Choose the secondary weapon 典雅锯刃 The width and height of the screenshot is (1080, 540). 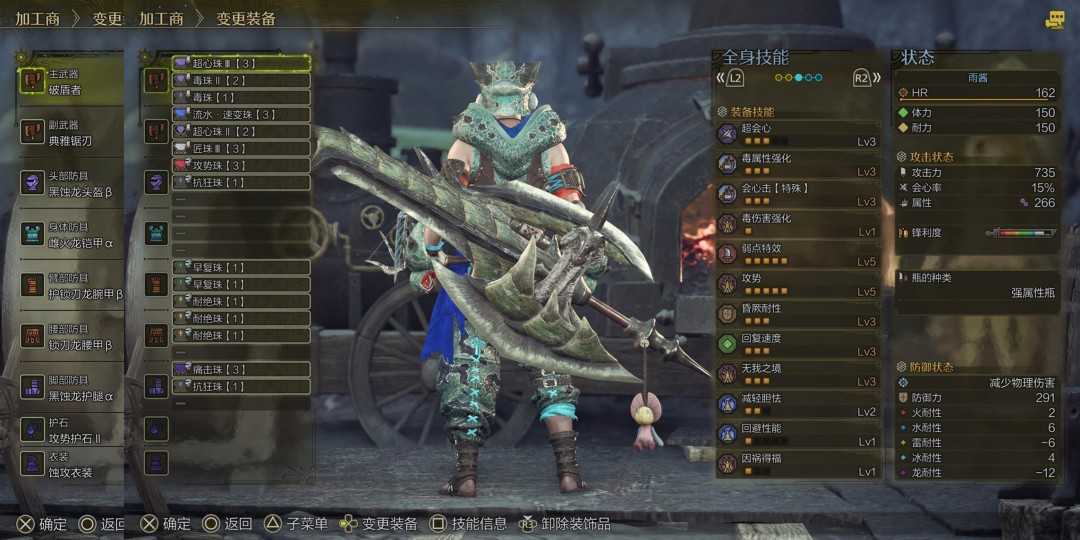[70, 132]
